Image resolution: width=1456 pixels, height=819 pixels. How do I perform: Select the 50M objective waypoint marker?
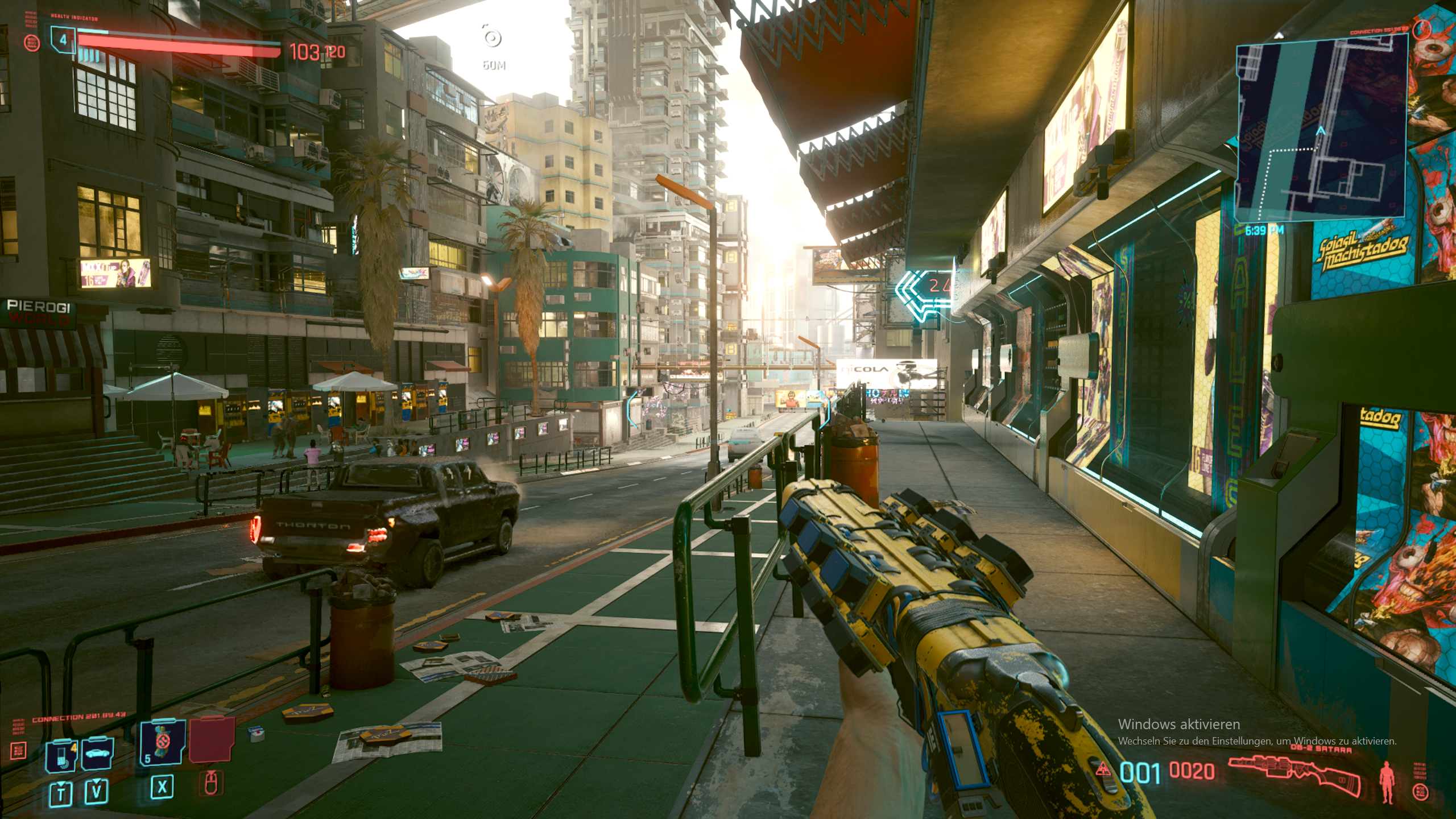pyautogui.click(x=492, y=38)
